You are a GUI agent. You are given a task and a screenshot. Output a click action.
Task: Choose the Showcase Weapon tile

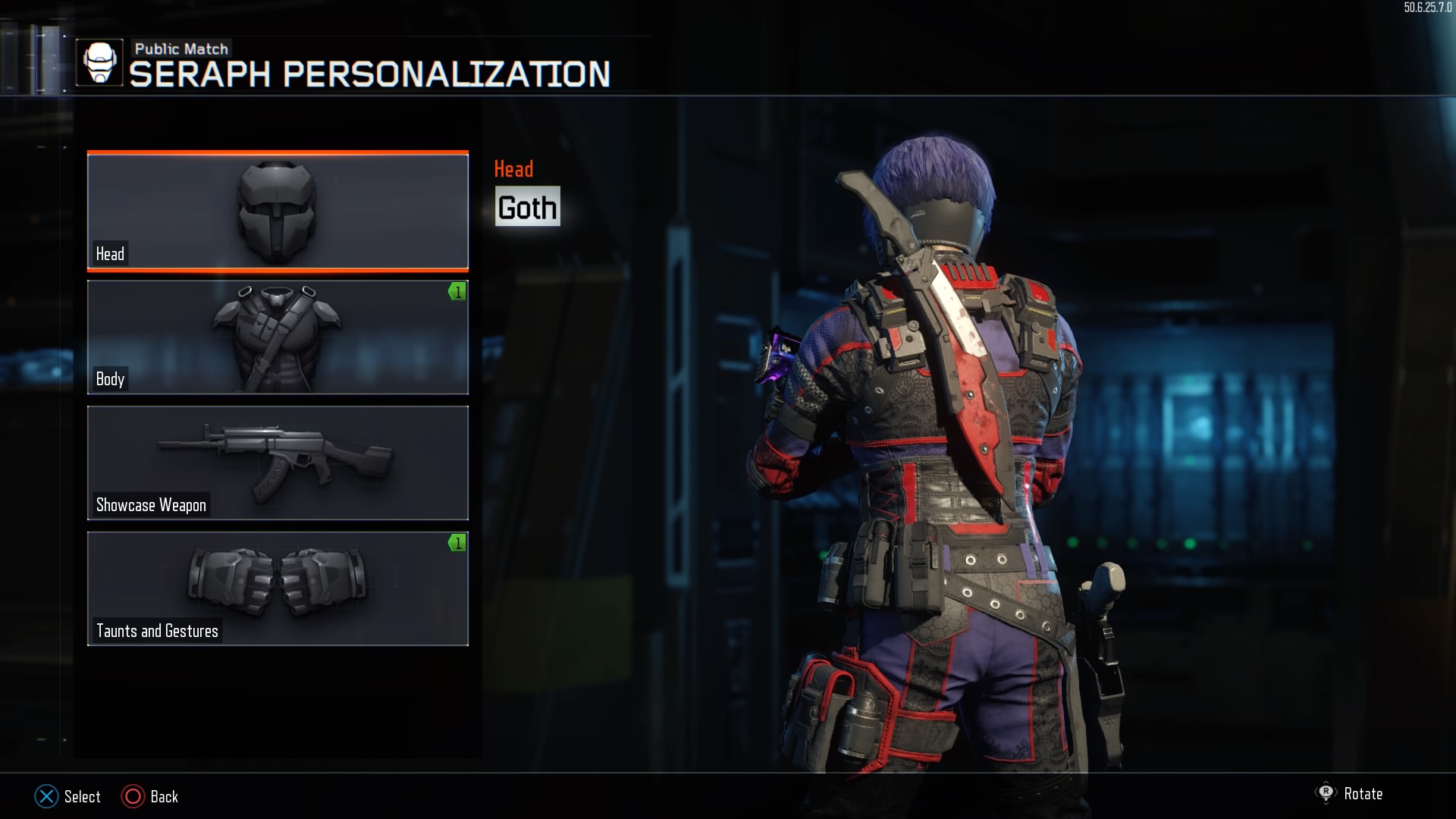(x=278, y=463)
